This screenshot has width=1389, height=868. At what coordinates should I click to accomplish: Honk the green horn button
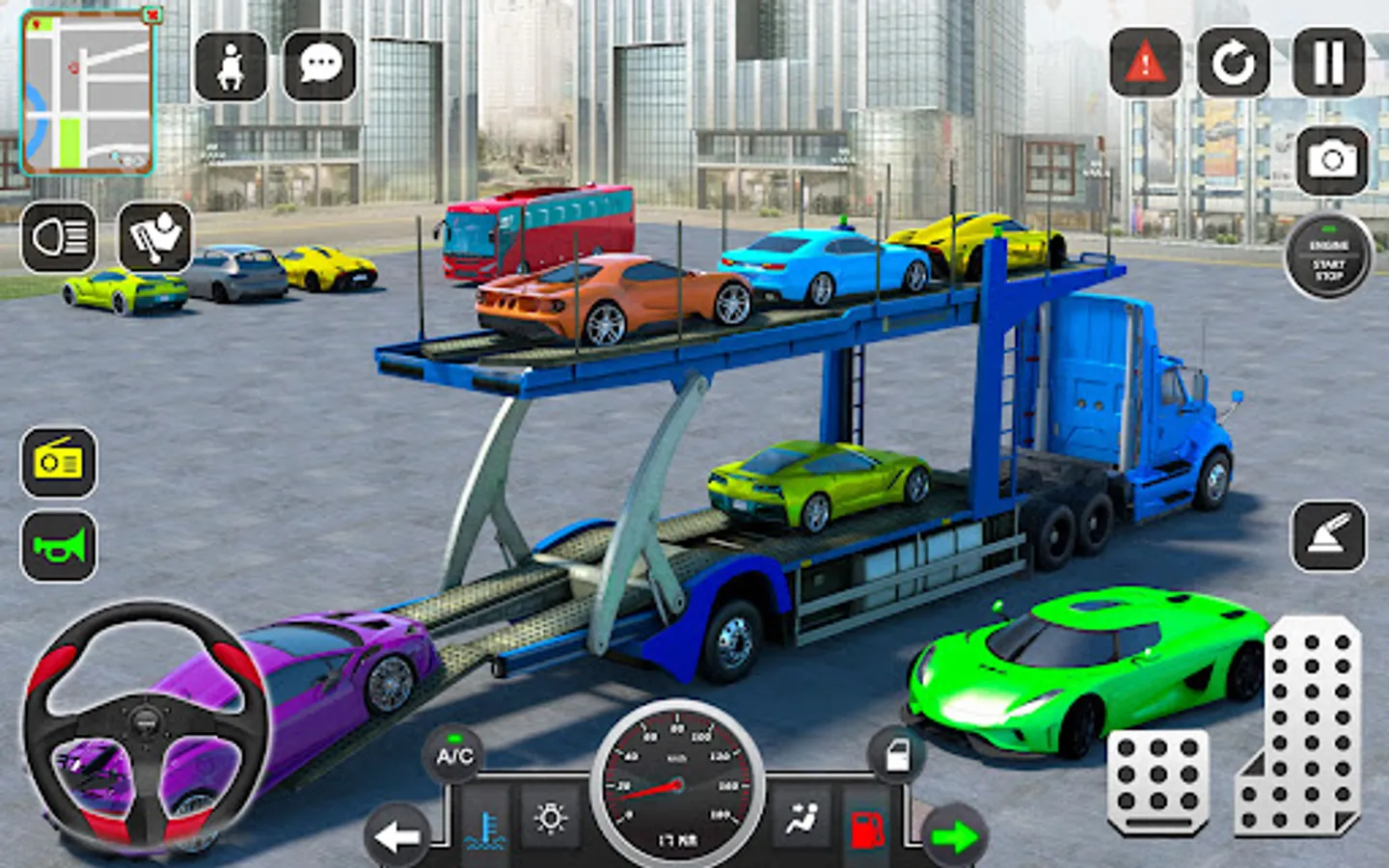(59, 547)
